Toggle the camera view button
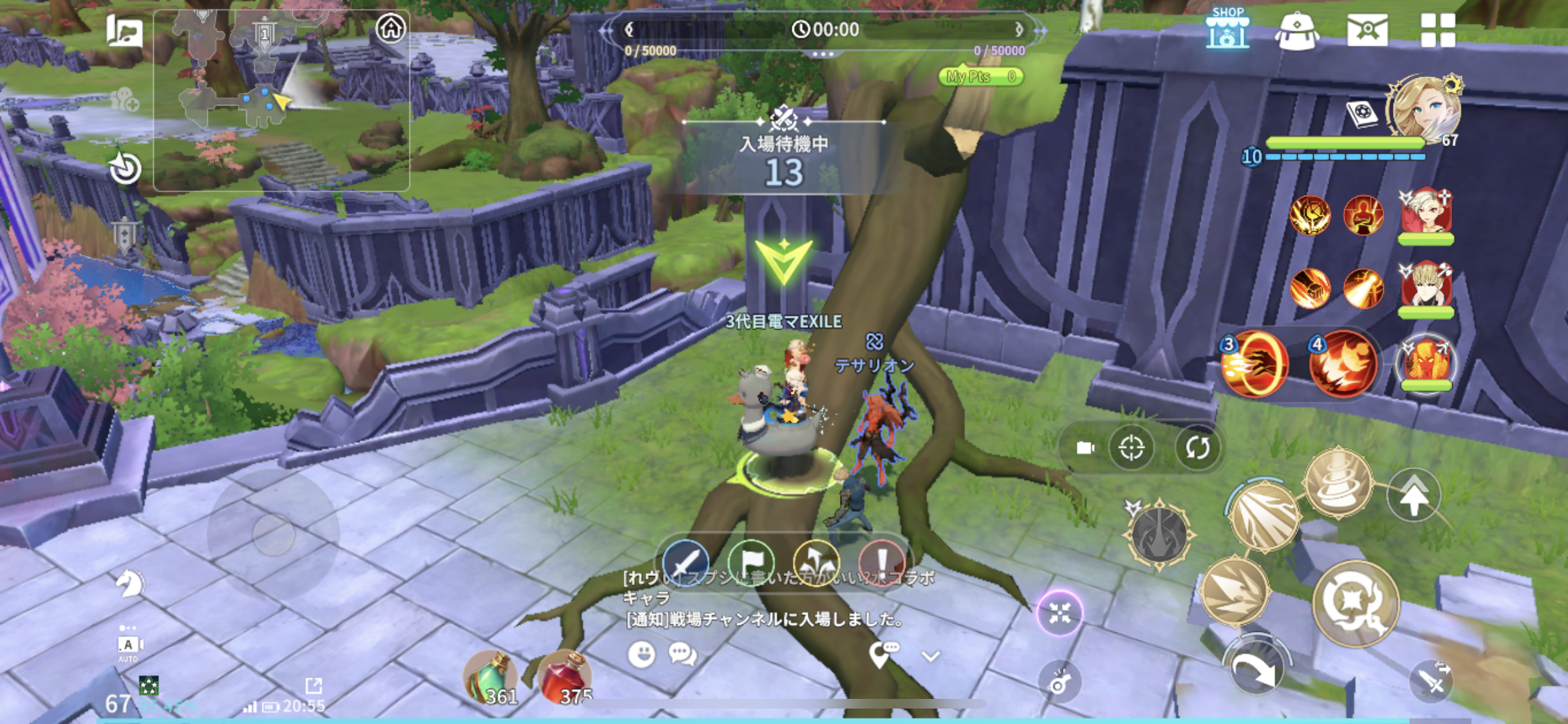The image size is (1568, 724). pyautogui.click(x=1085, y=448)
